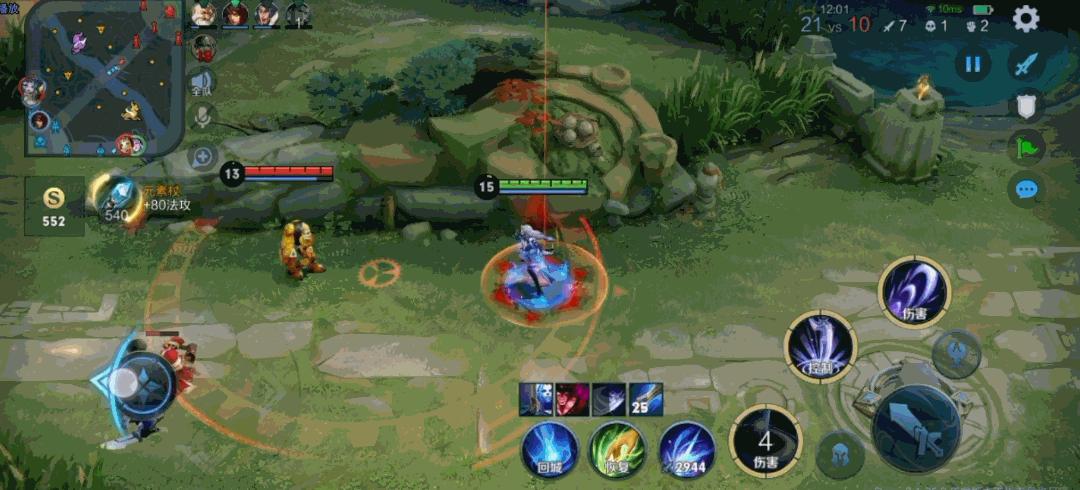Activate the 回城 recall skill

(550, 449)
